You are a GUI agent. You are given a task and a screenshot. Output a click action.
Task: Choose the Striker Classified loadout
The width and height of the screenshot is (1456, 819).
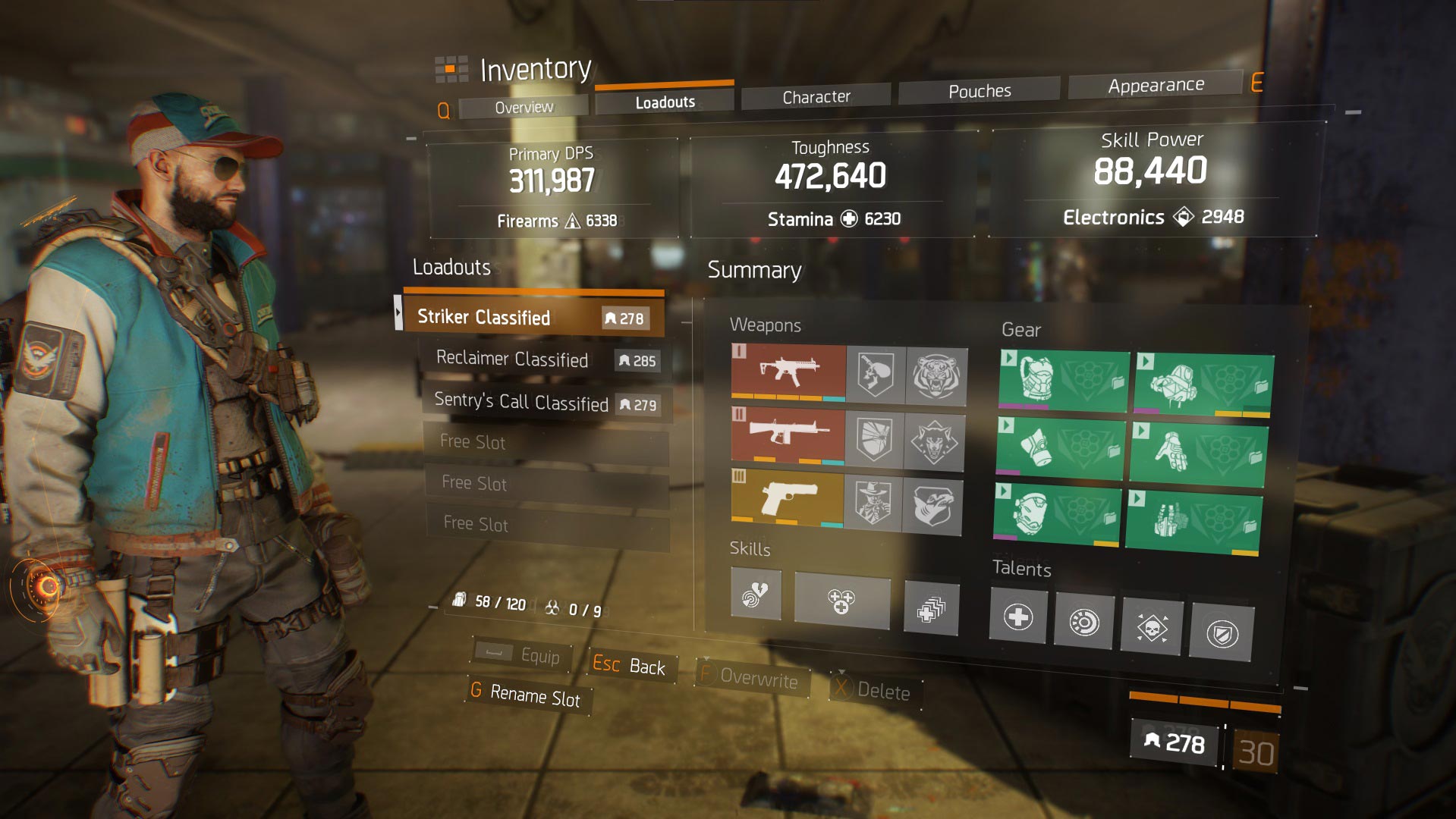point(531,317)
